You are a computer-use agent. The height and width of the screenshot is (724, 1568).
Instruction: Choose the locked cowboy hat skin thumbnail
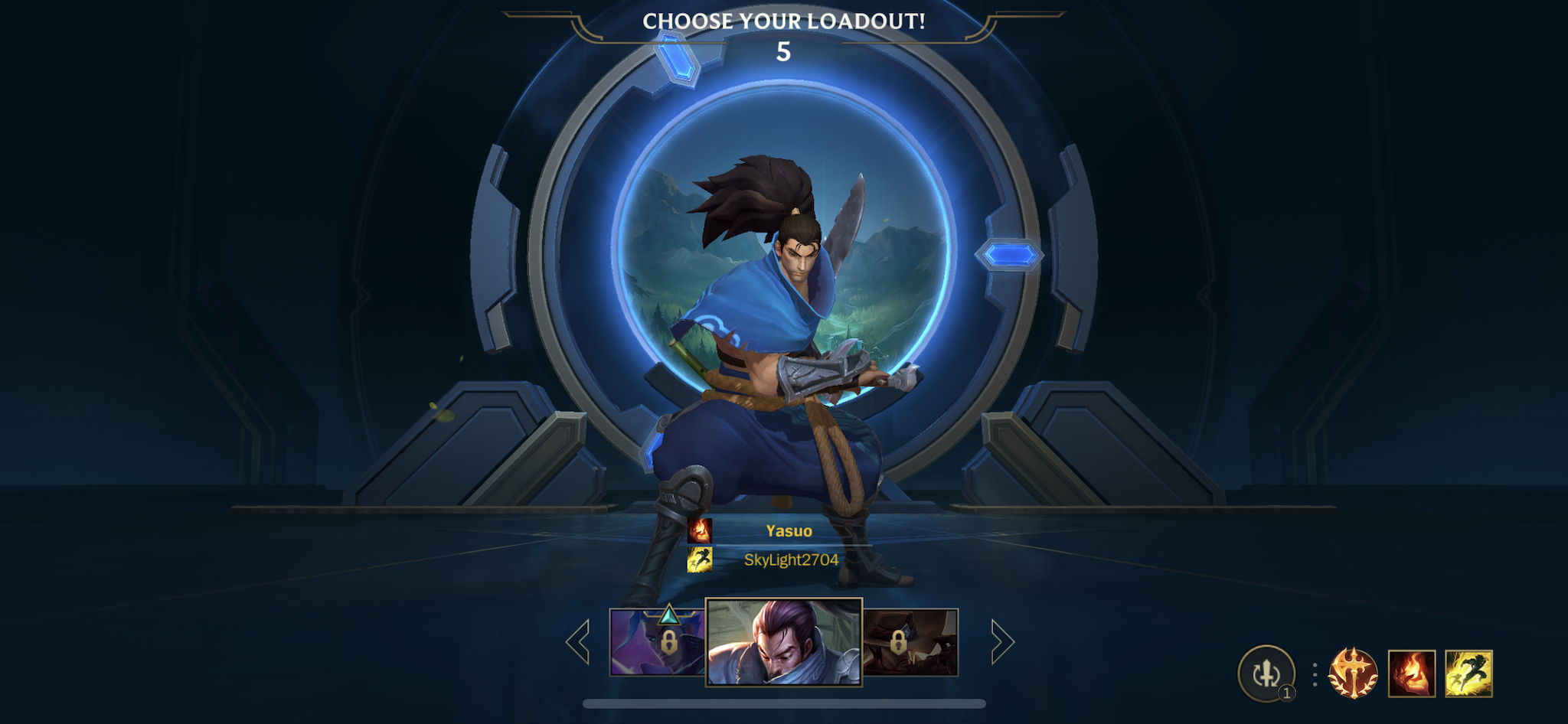910,643
